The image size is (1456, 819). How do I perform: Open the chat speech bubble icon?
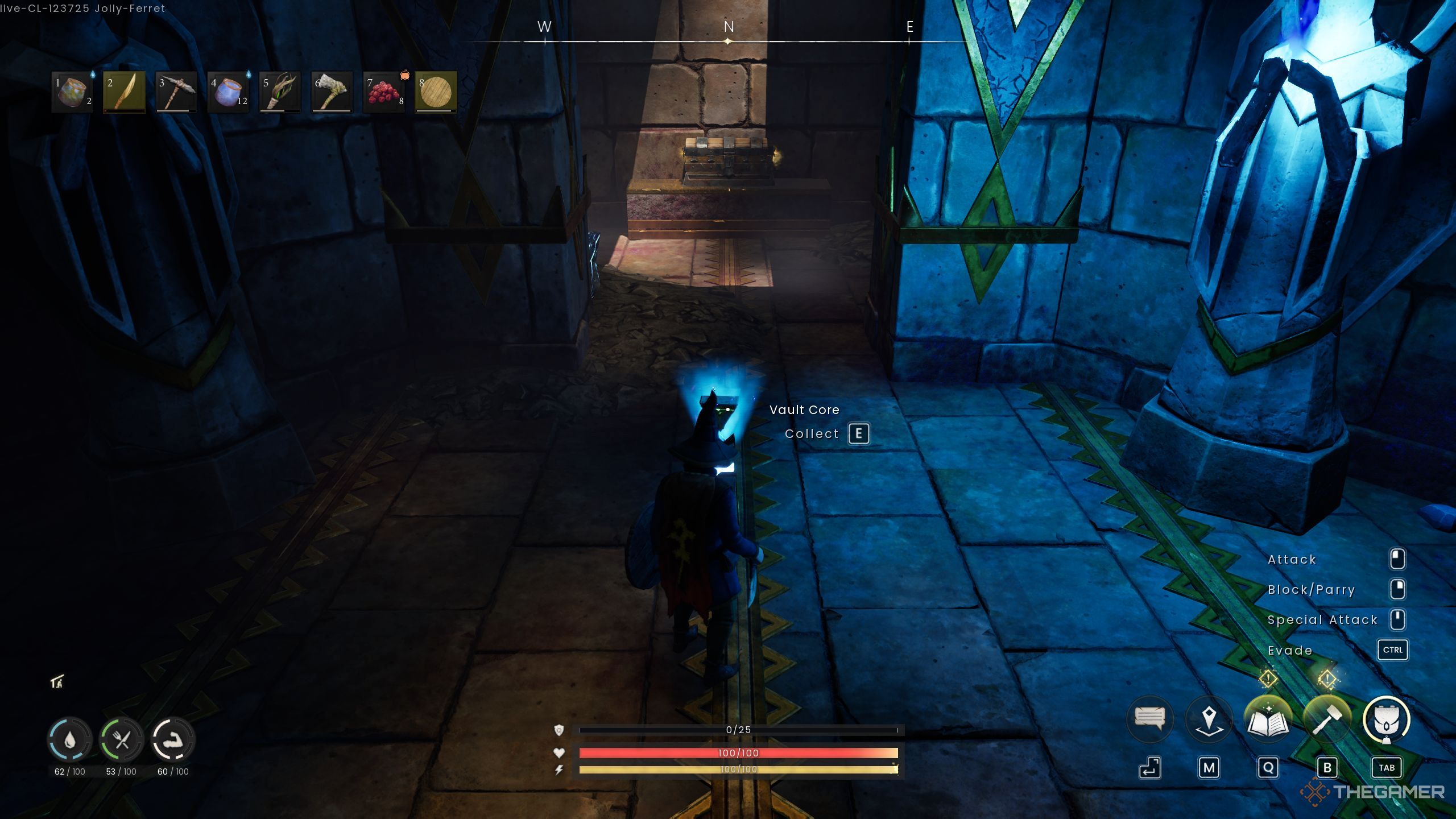(1149, 719)
